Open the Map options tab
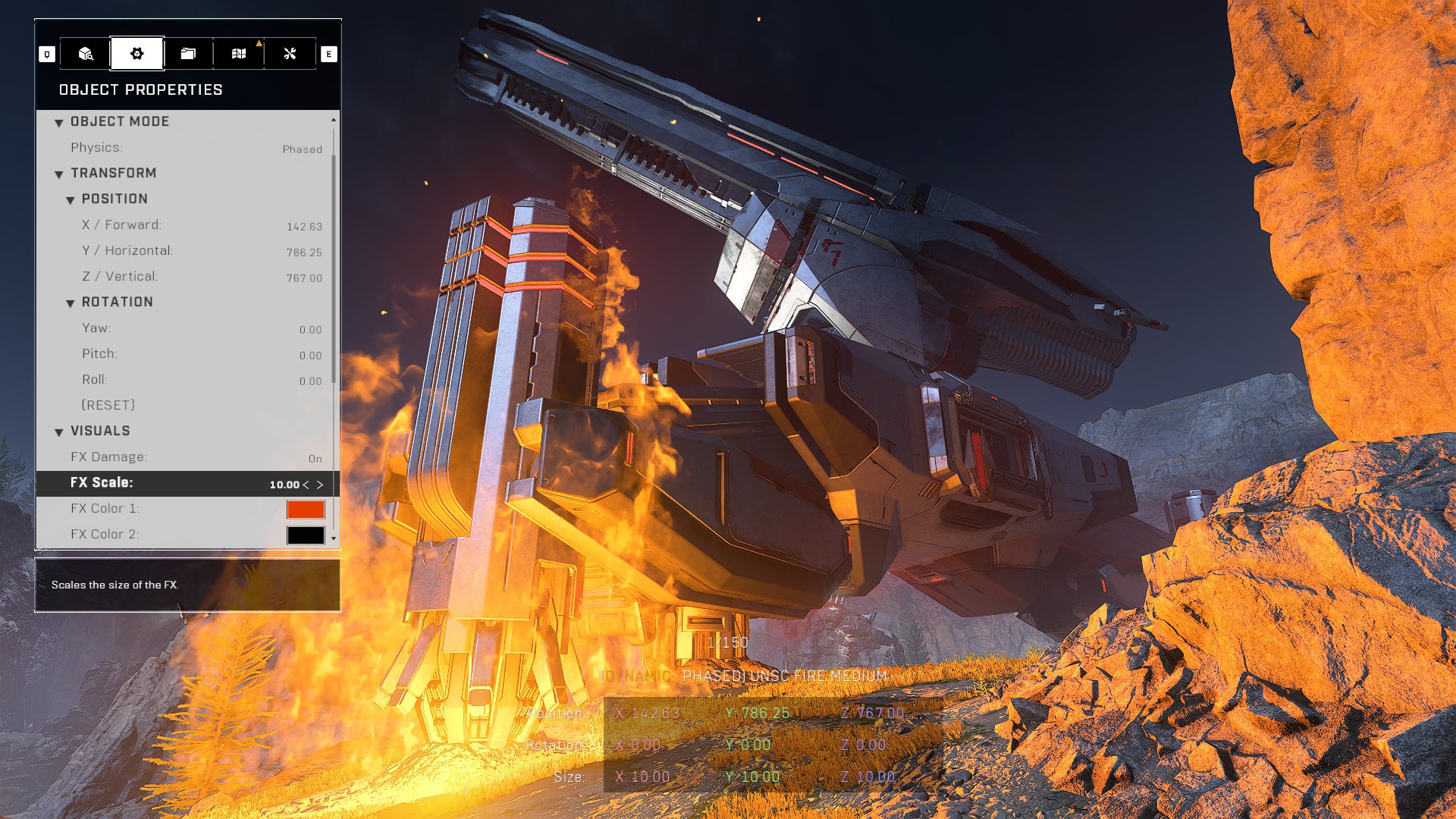Image resolution: width=1456 pixels, height=819 pixels. click(239, 54)
